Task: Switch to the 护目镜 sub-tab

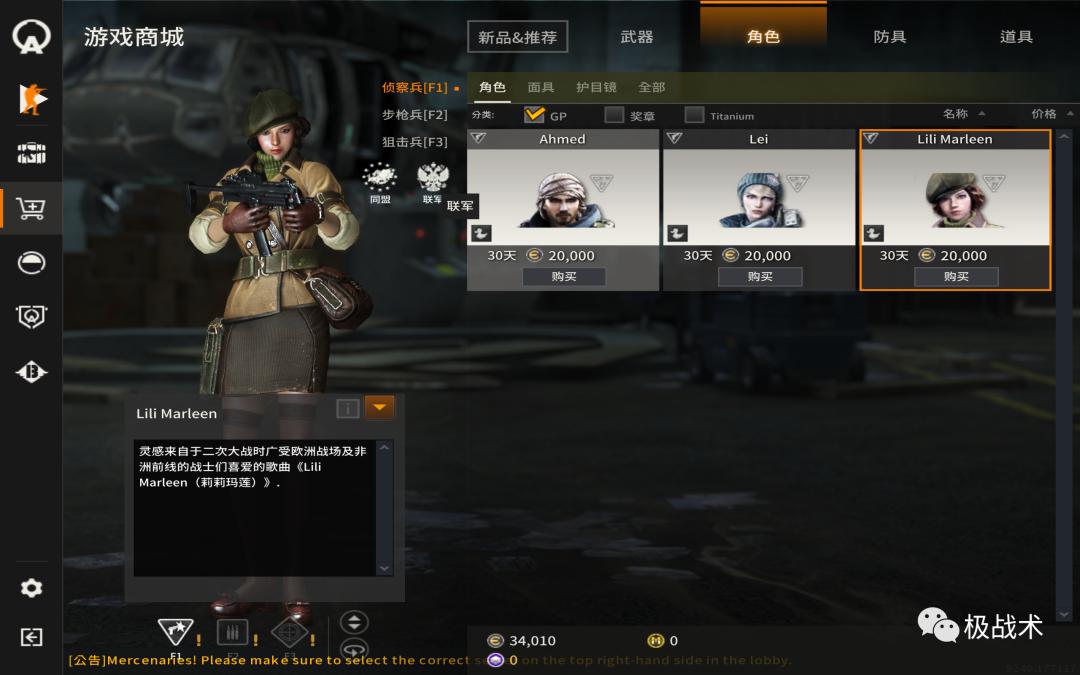Action: (x=596, y=87)
